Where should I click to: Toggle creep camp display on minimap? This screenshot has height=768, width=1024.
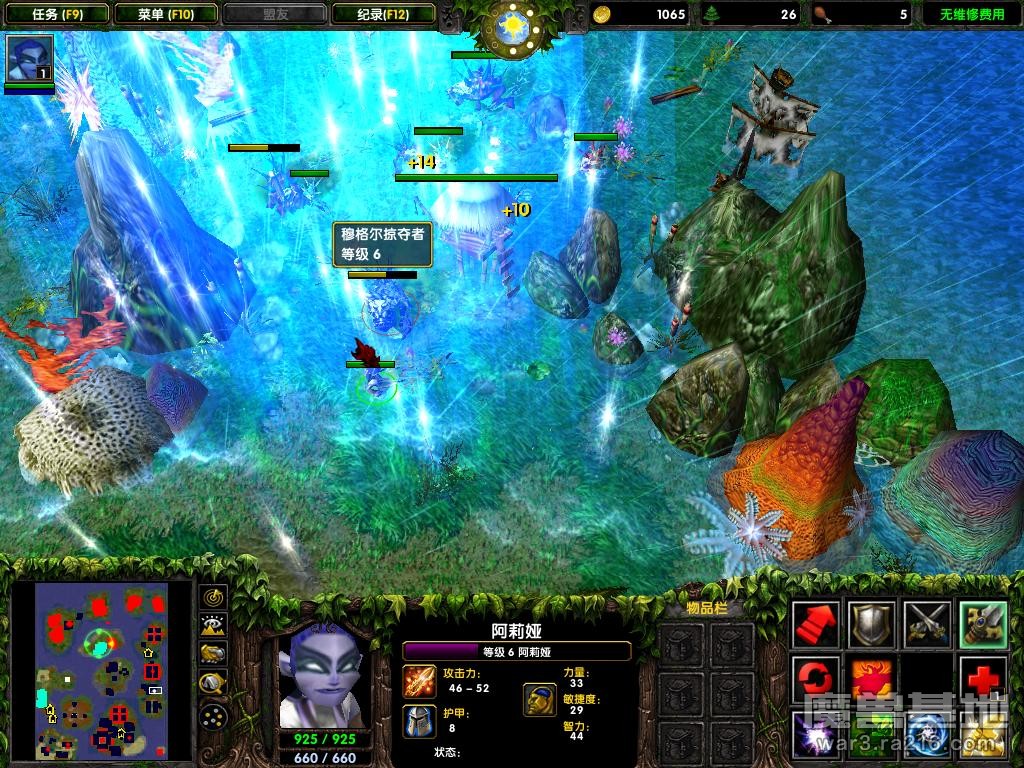pyautogui.click(x=214, y=684)
